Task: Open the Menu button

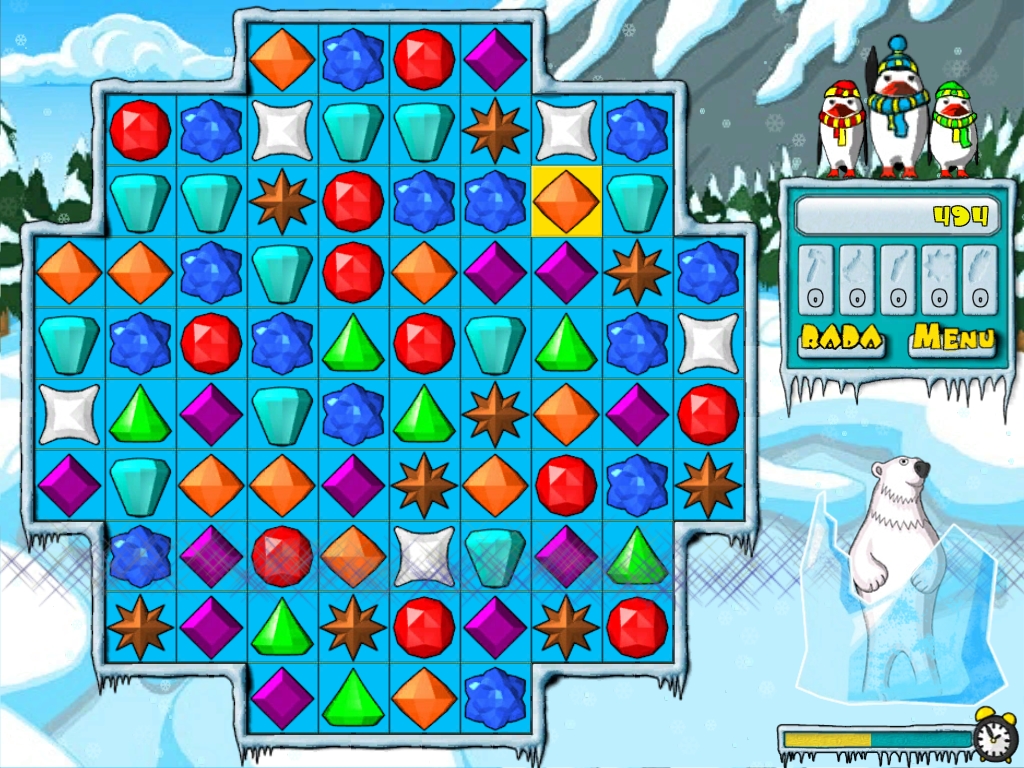Action: coord(953,339)
